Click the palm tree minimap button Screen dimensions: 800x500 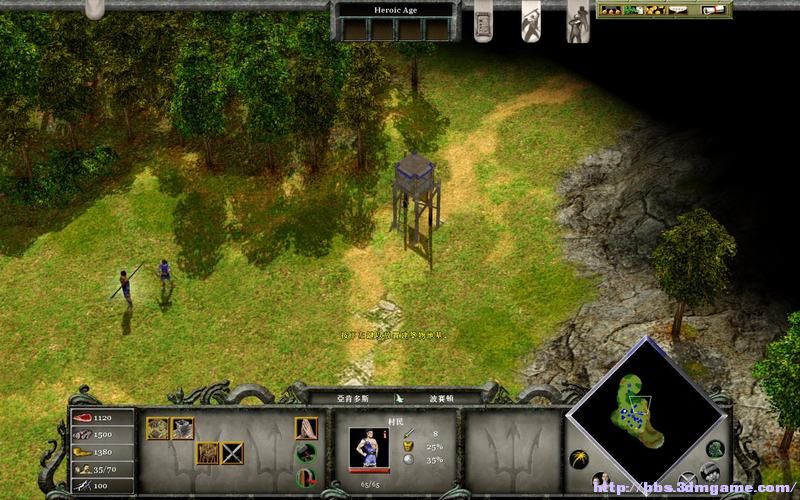[x=579, y=459]
